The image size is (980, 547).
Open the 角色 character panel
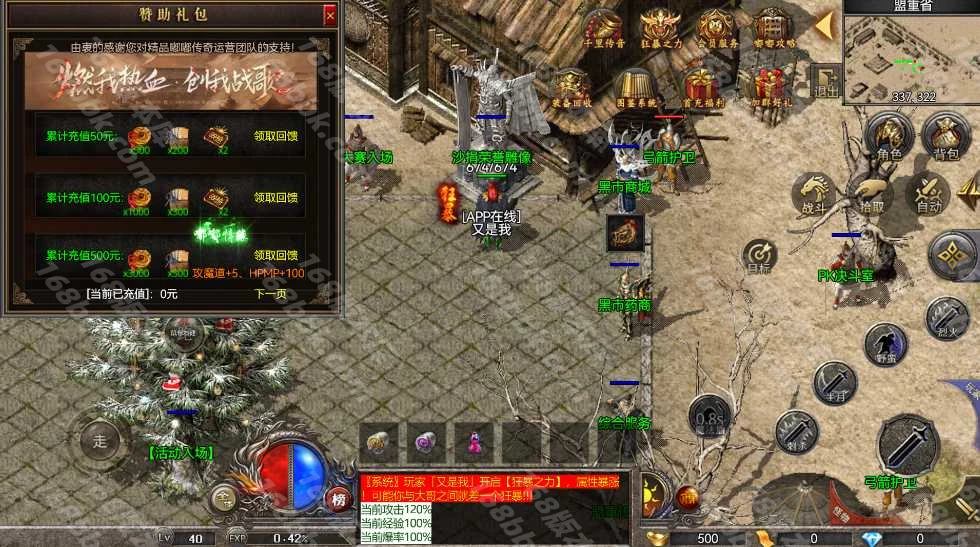[889, 136]
